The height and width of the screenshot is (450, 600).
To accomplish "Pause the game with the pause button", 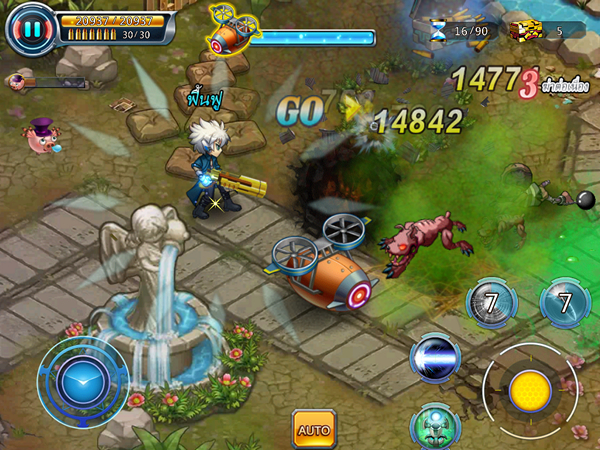I will point(31,29).
